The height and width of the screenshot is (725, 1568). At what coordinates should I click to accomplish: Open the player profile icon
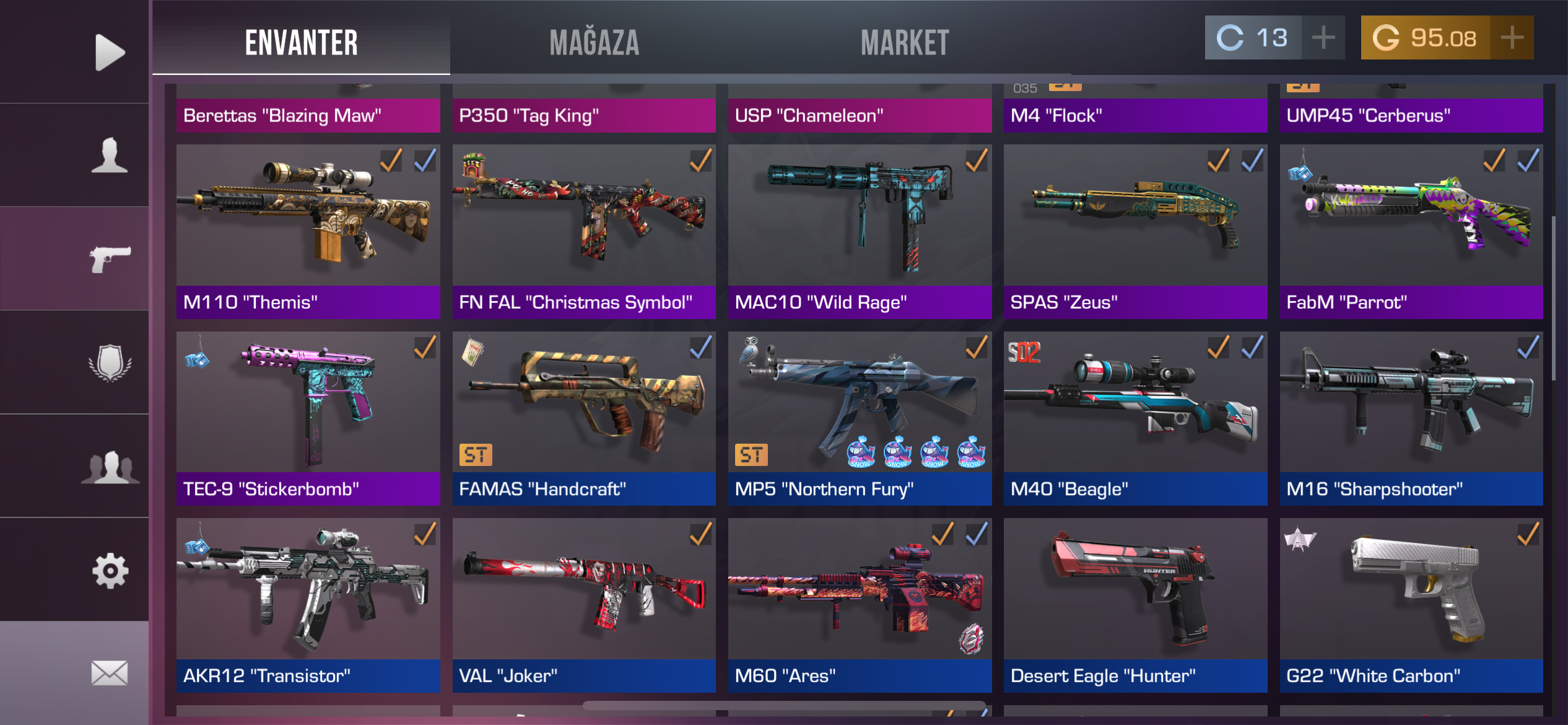pos(110,155)
